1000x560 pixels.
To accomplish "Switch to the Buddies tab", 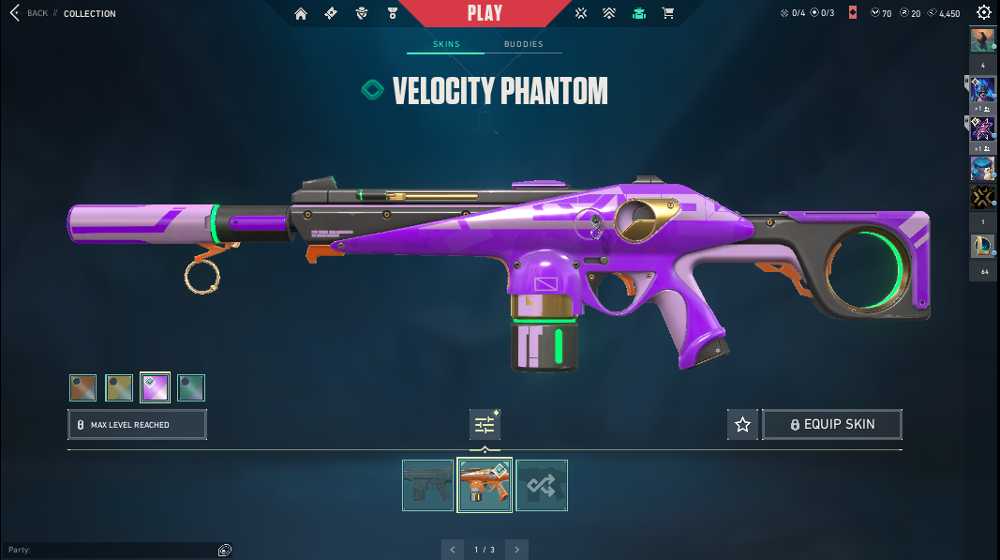I will coord(523,44).
